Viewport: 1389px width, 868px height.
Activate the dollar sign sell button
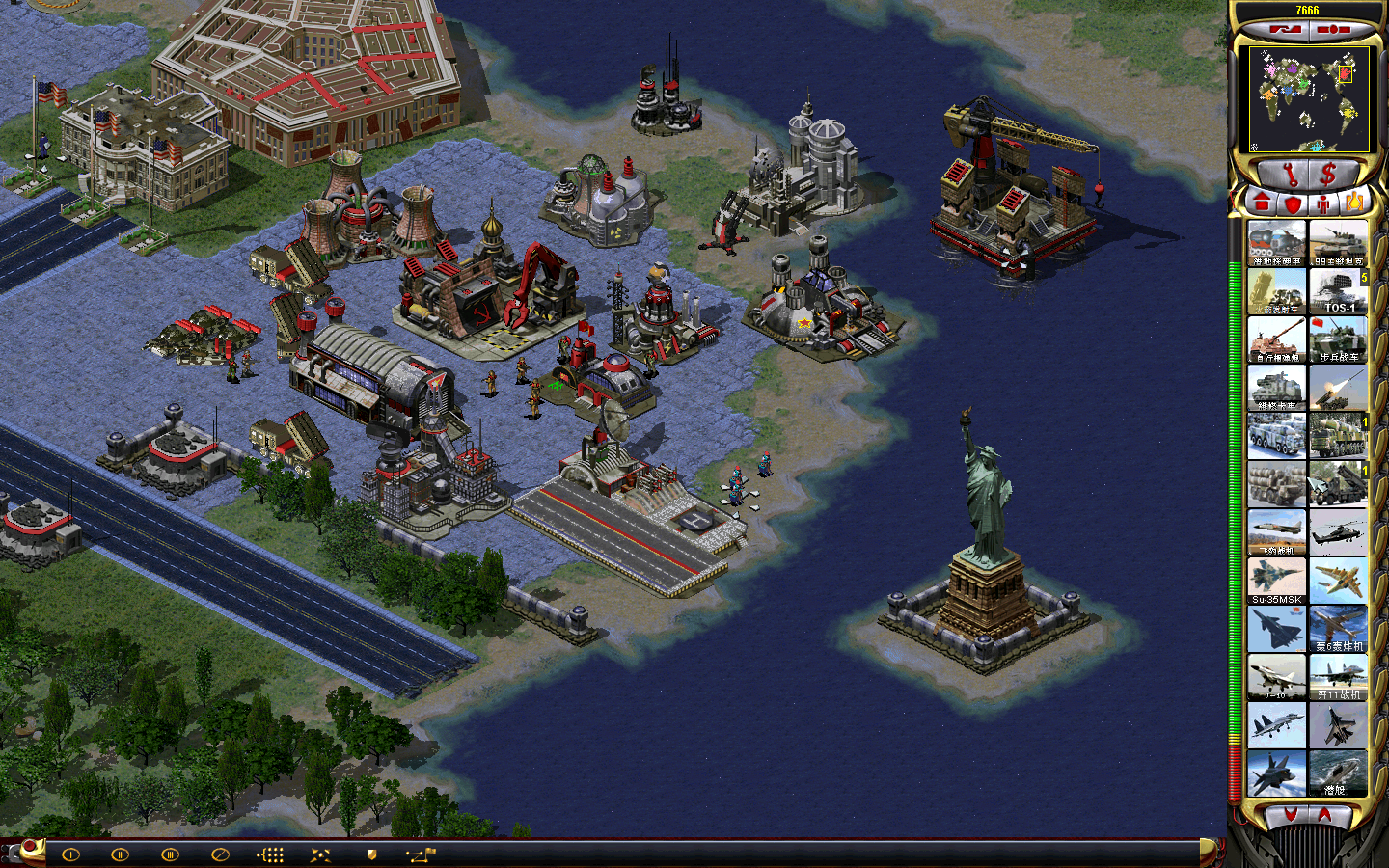click(x=1328, y=175)
